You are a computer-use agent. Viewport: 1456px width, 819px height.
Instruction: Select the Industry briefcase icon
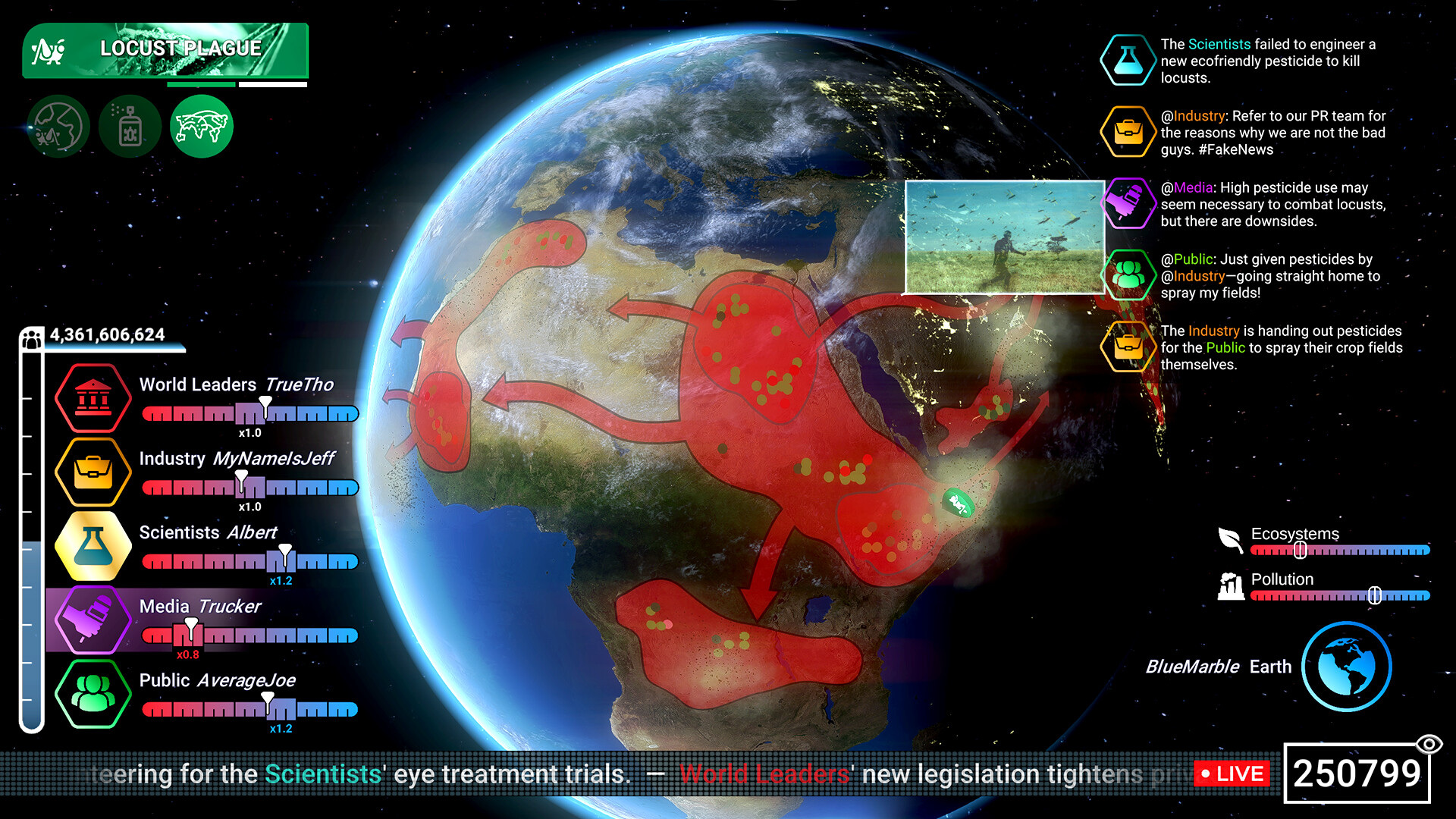[93, 471]
